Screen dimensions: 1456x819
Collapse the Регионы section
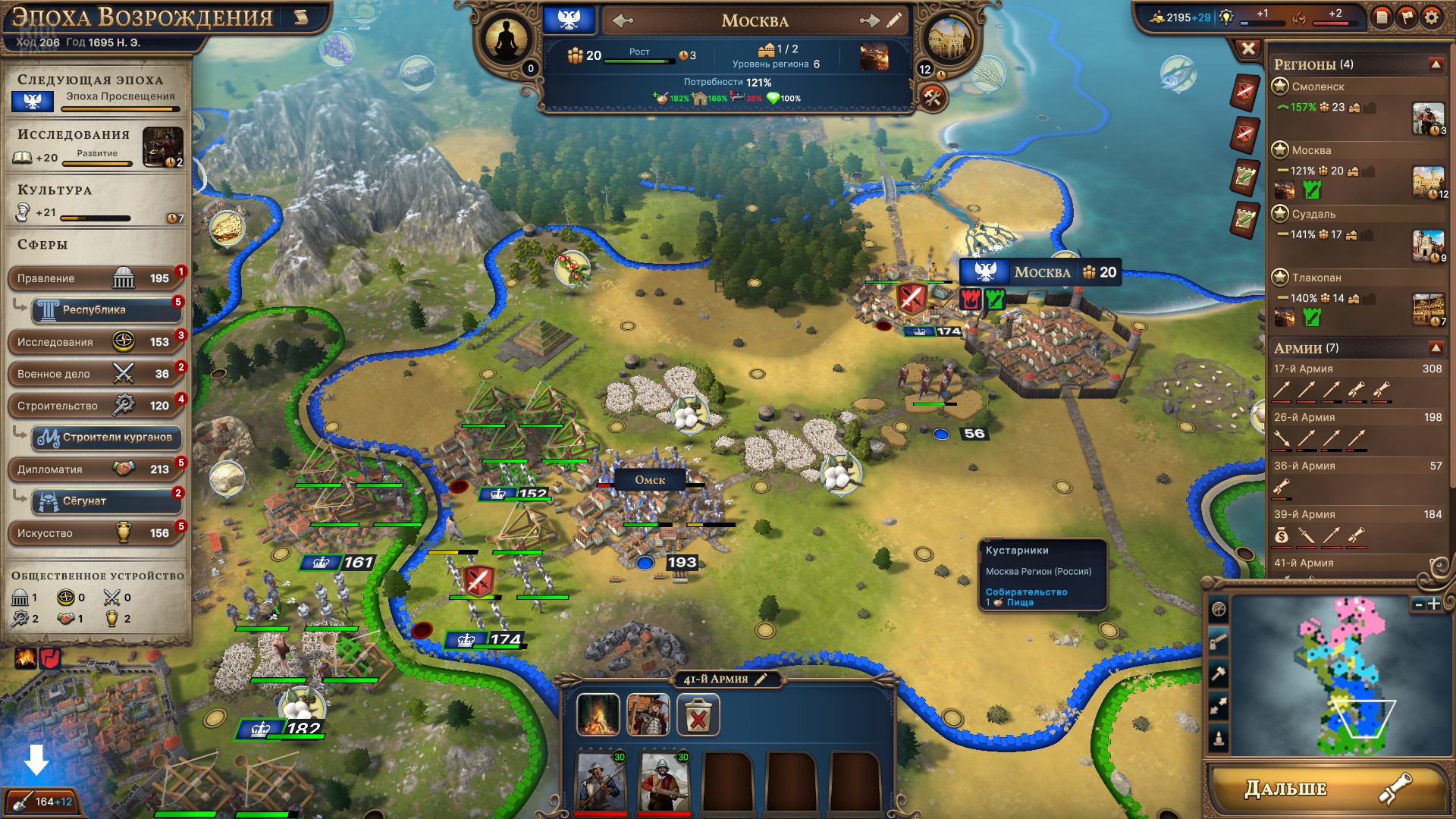click(x=1436, y=64)
